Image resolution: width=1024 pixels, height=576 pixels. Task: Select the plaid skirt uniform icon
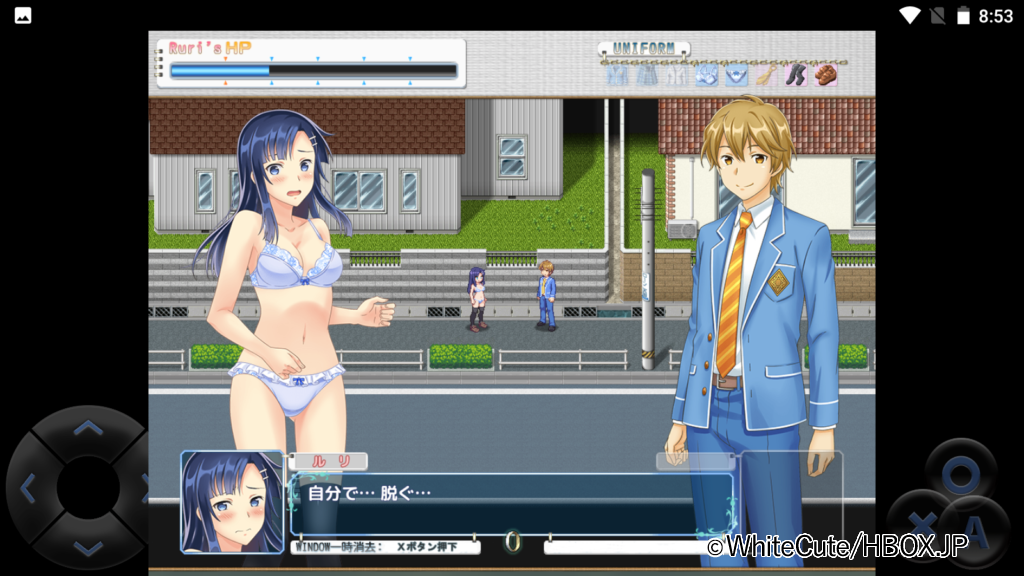(647, 75)
